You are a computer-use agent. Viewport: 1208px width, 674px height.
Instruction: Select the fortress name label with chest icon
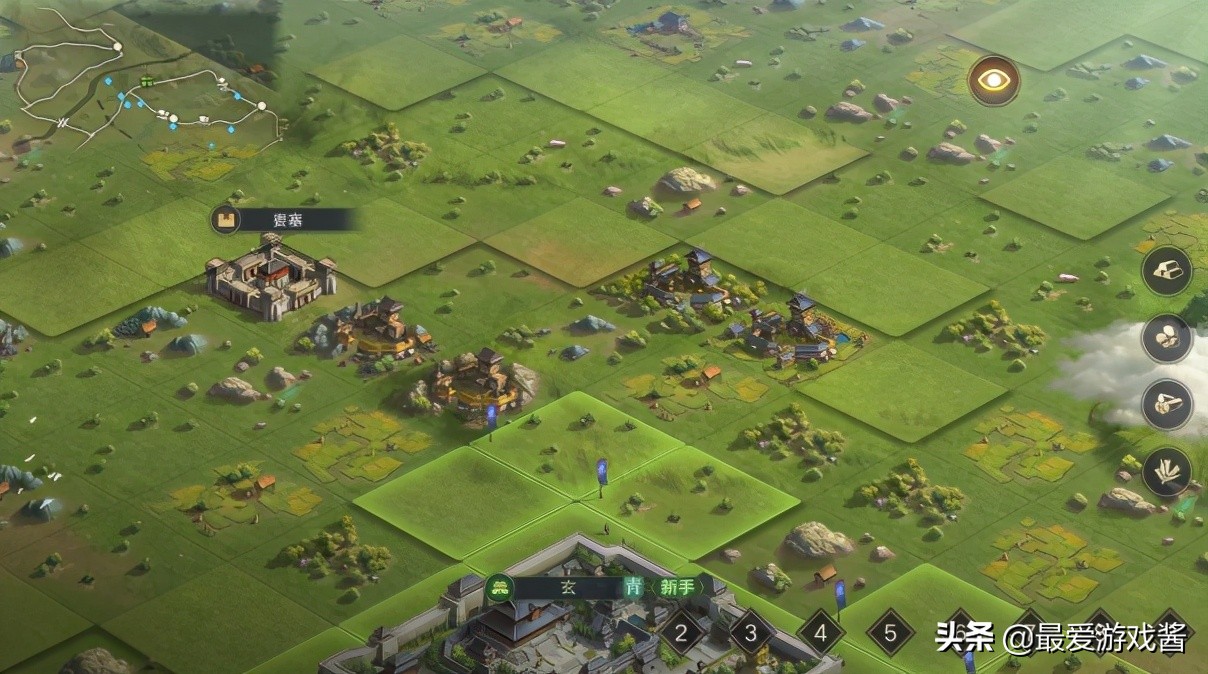(x=283, y=220)
